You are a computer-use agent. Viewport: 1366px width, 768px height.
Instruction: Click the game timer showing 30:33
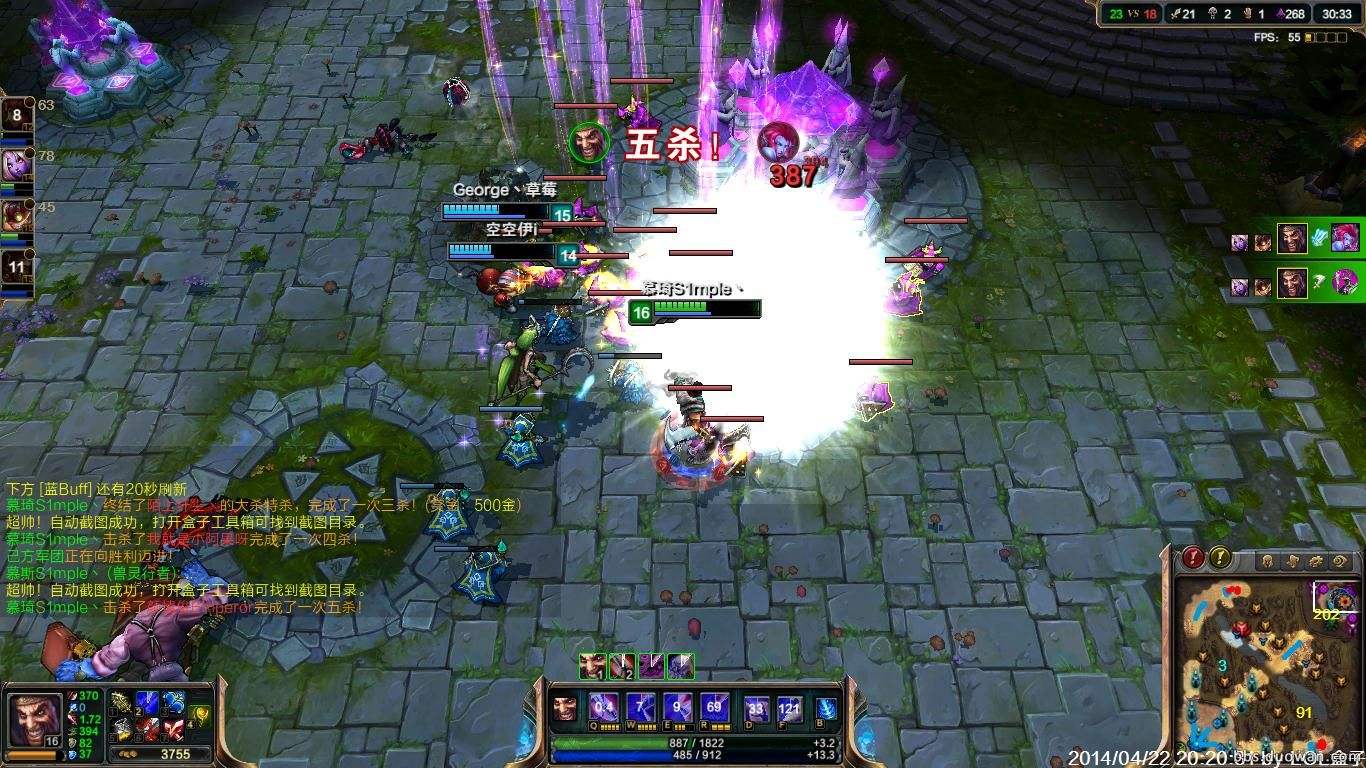coord(1336,14)
